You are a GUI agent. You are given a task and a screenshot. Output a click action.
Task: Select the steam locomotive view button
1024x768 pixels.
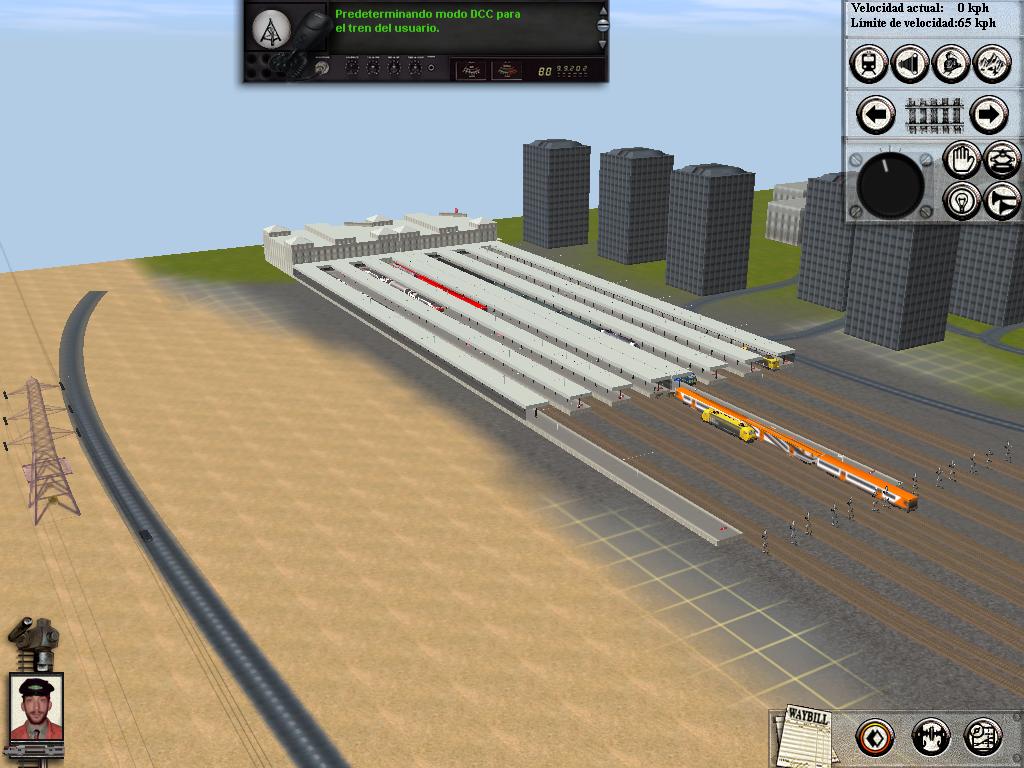[x=949, y=65]
